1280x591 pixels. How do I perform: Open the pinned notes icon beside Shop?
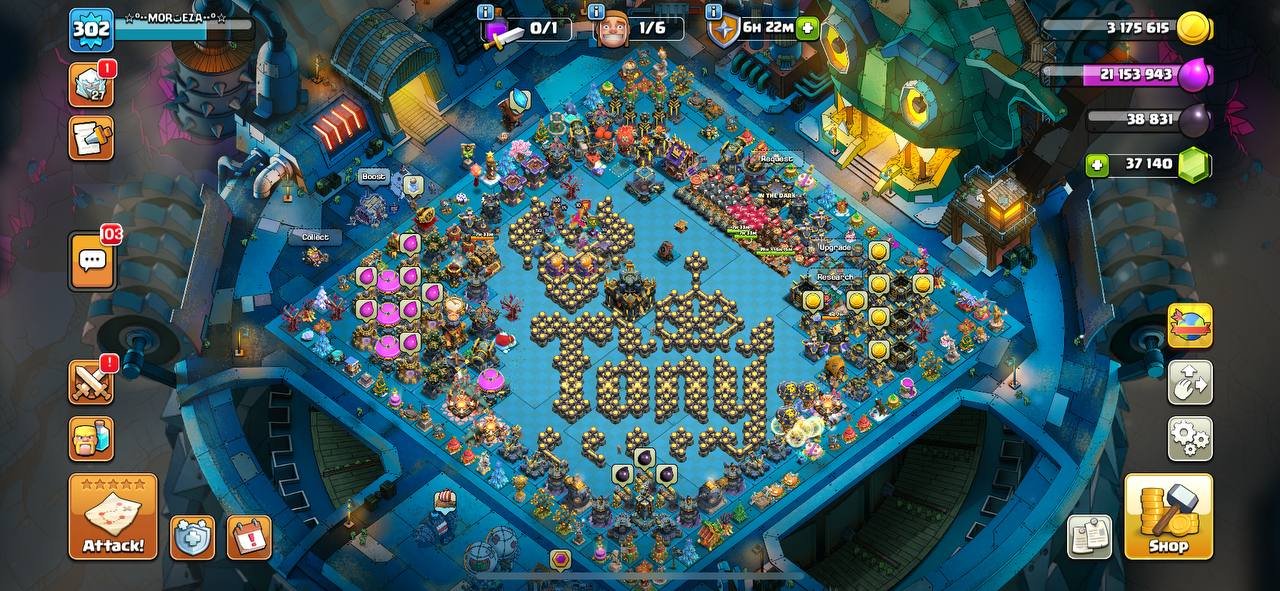click(1089, 537)
